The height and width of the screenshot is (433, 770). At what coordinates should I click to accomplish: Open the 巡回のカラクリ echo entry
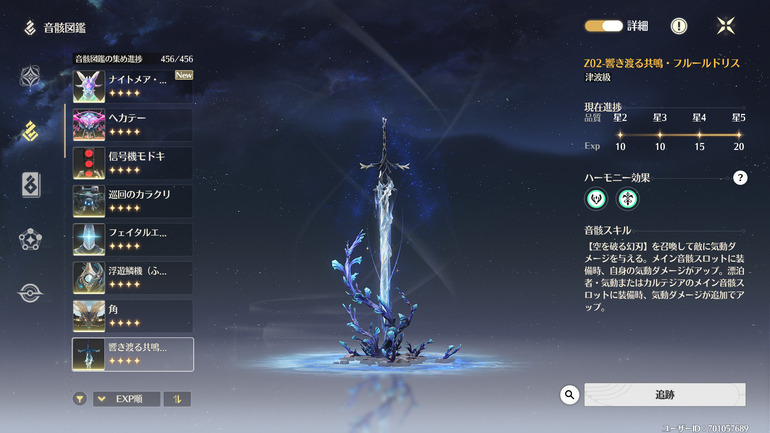pos(133,200)
